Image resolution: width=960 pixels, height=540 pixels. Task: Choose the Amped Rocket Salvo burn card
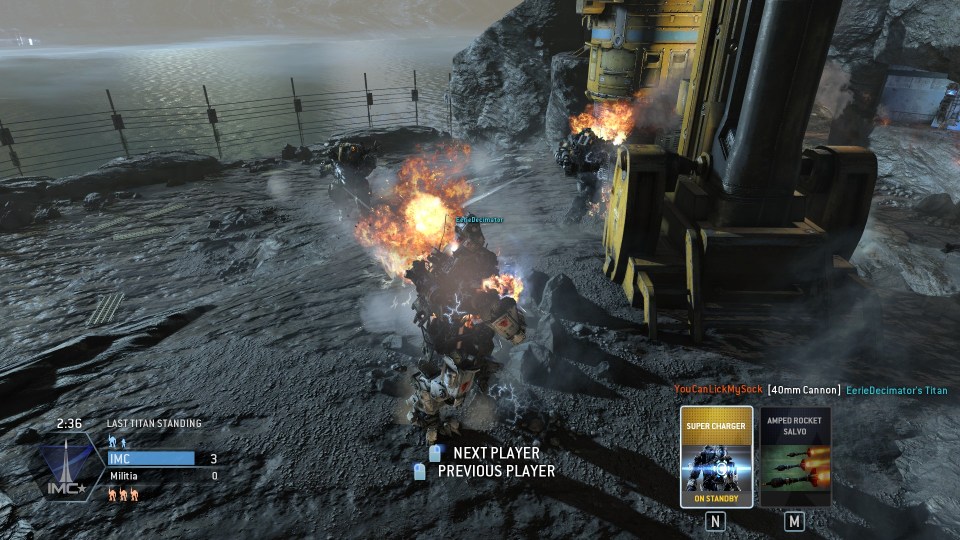(x=795, y=456)
